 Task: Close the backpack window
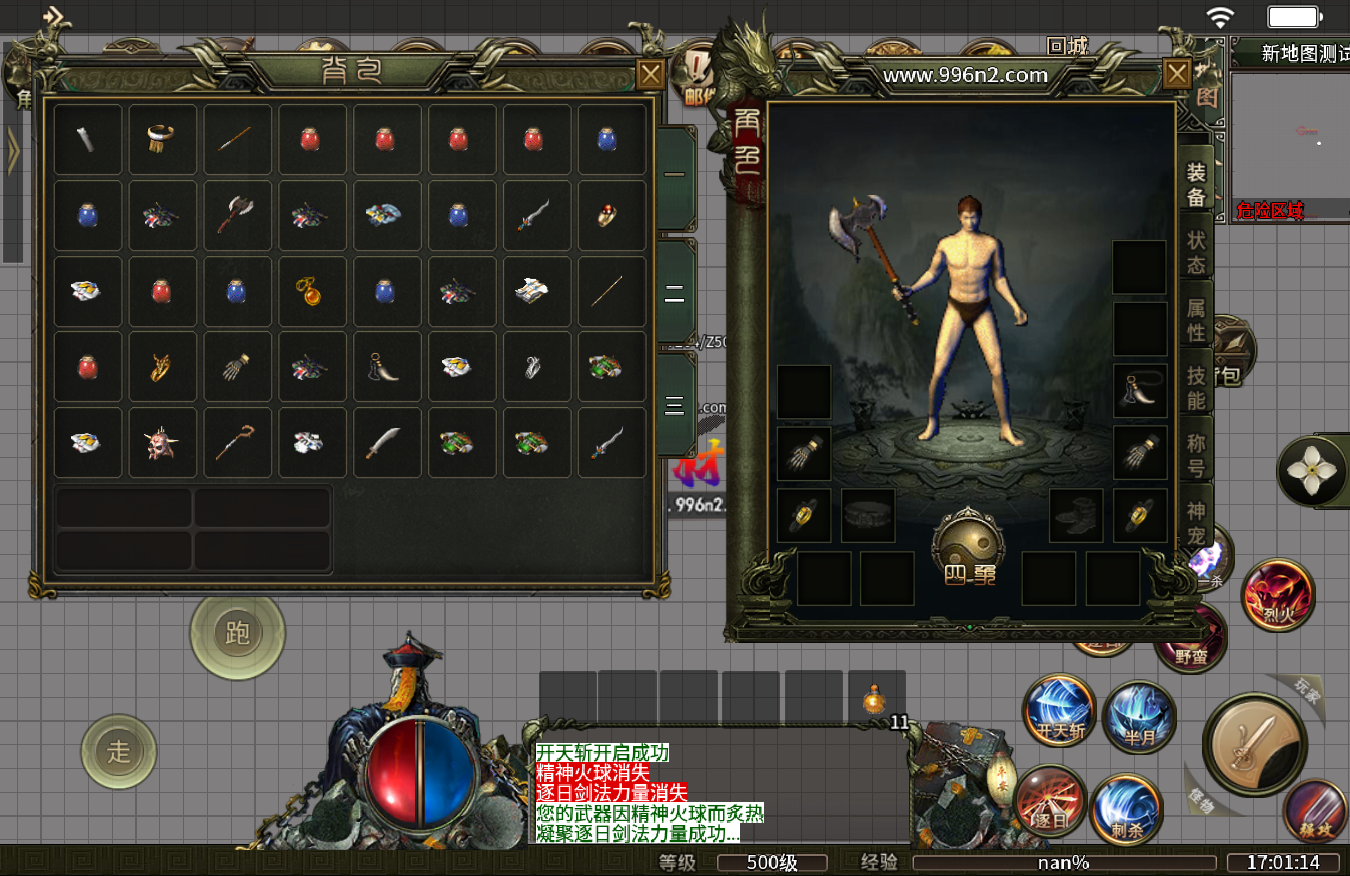pos(650,74)
